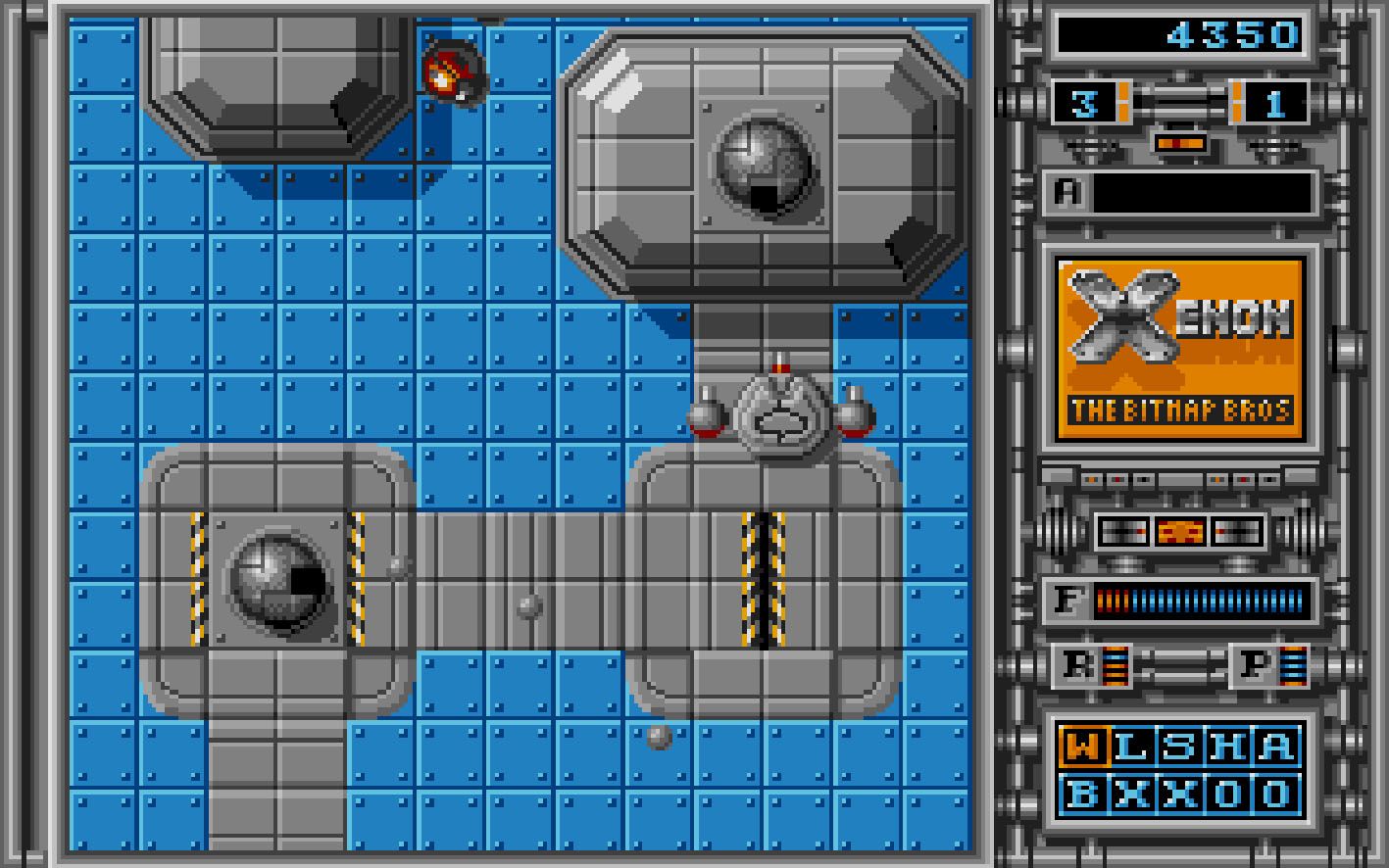The height and width of the screenshot is (868, 1389).
Task: Choose the S power-up slot
Action: pos(1178,747)
